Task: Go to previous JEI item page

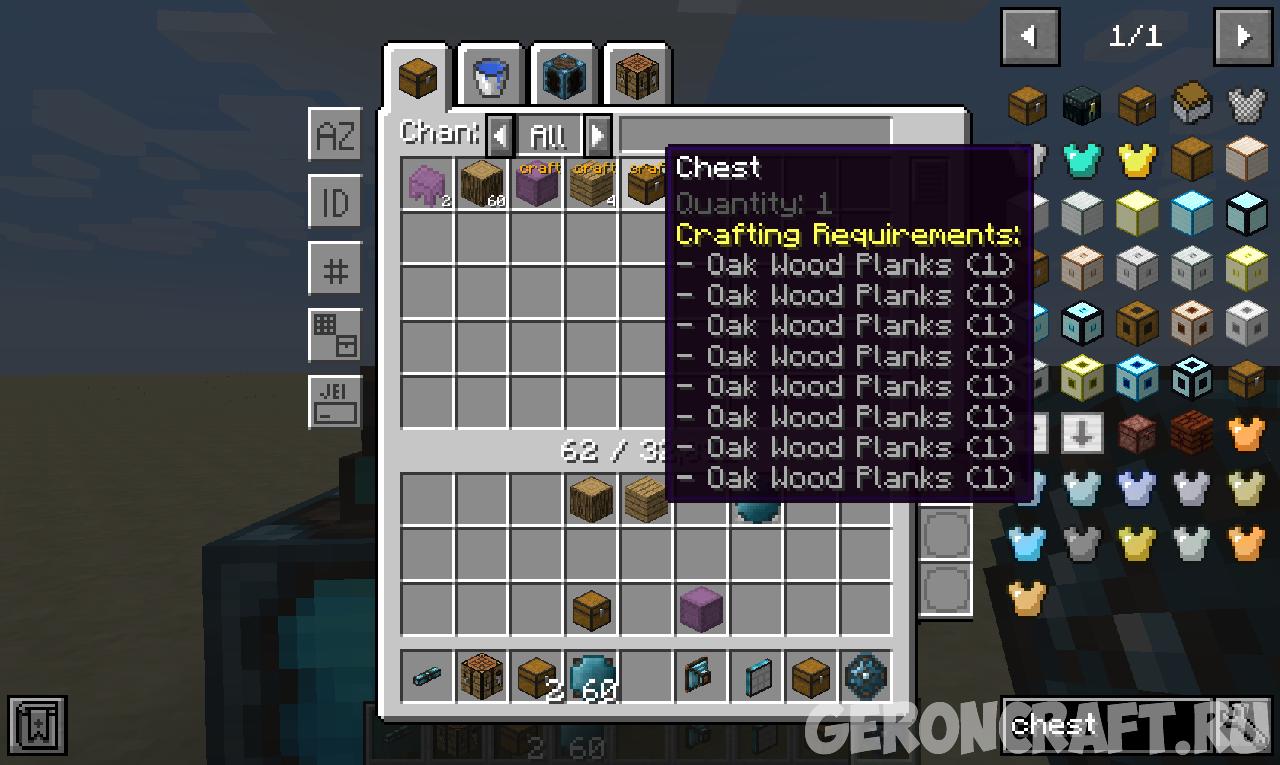Action: pos(1029,37)
